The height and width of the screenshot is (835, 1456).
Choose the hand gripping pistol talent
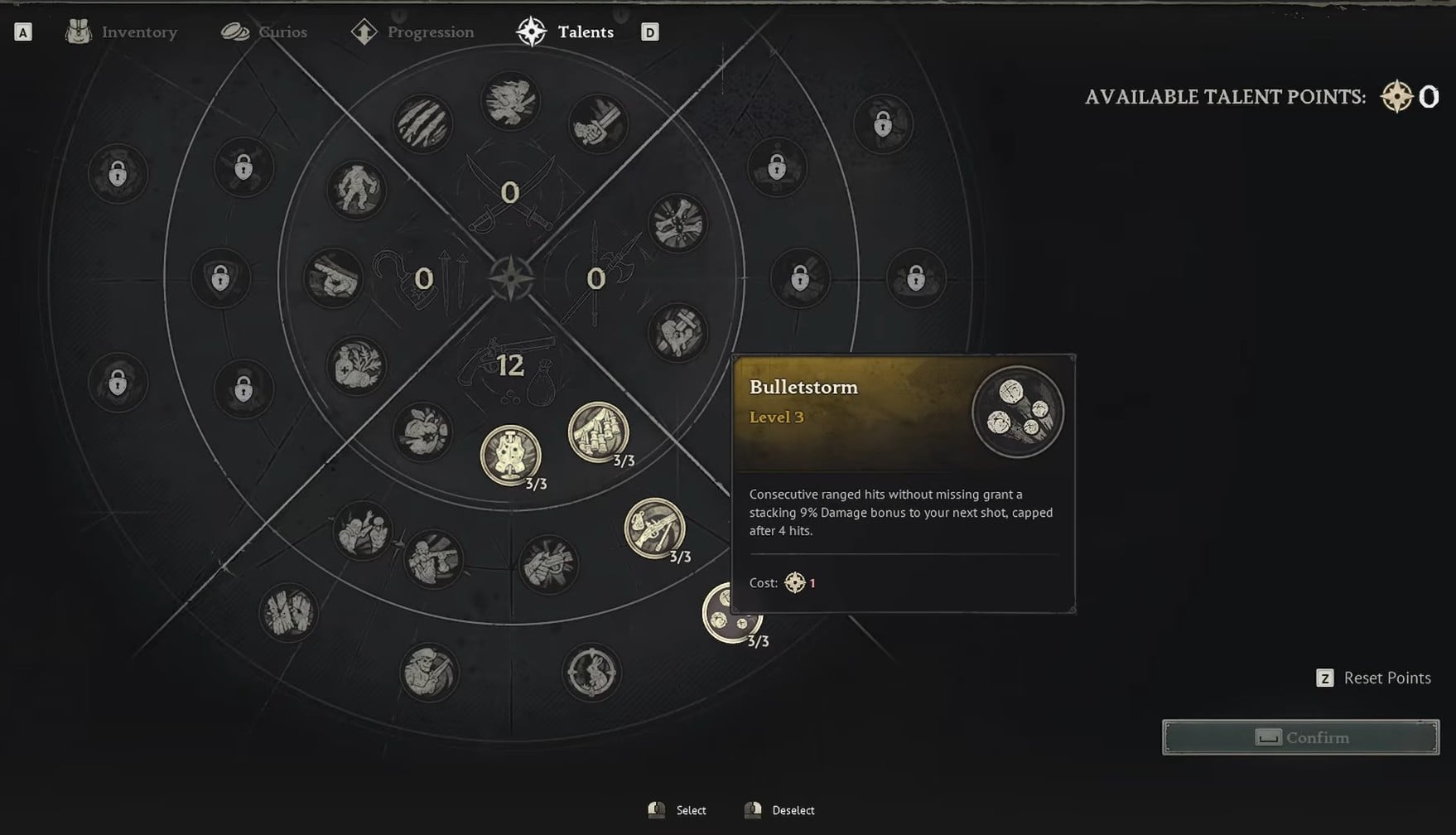(x=547, y=564)
